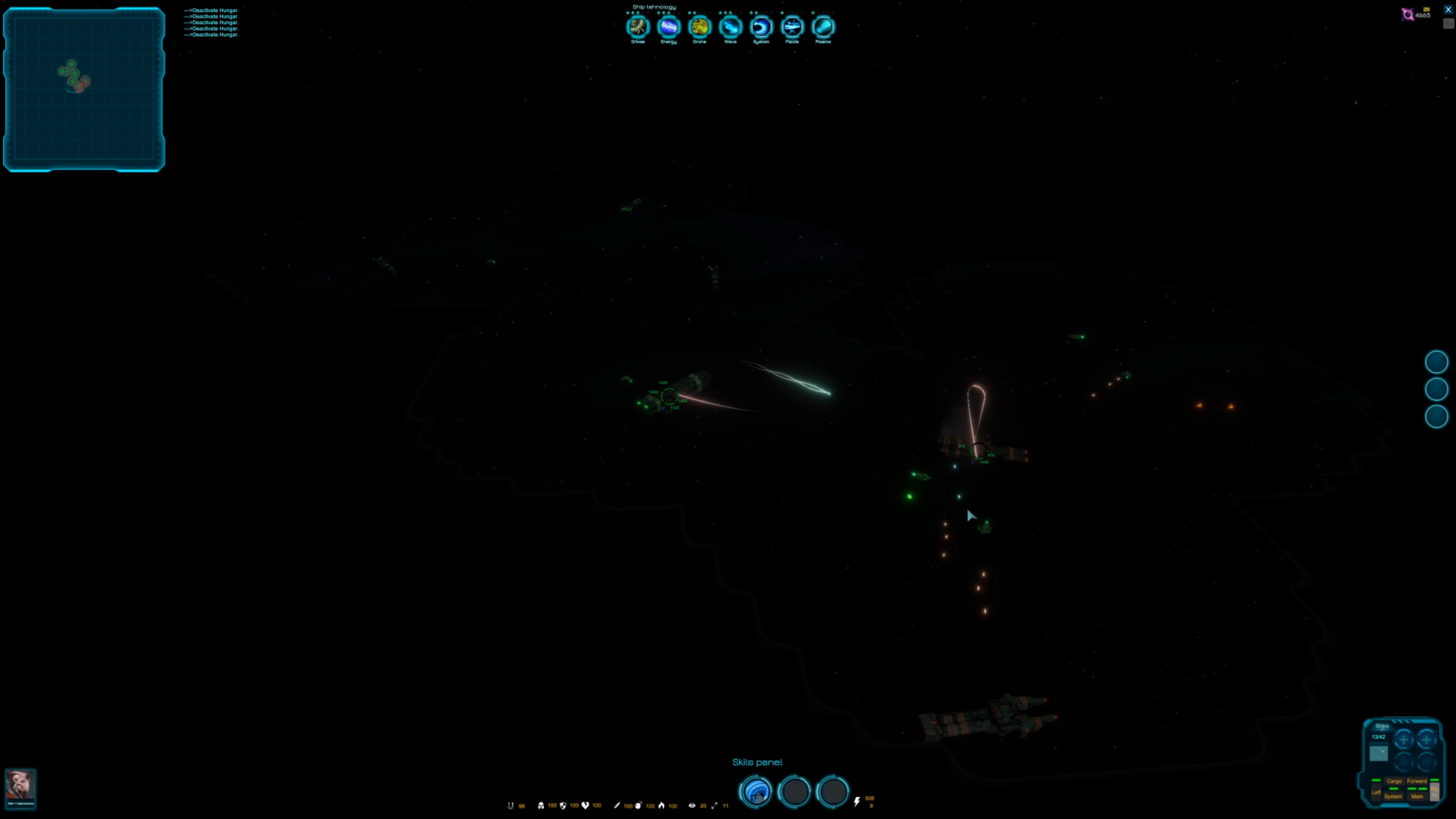
Task: Toggle the Left weapon group
Action: coord(1376,792)
